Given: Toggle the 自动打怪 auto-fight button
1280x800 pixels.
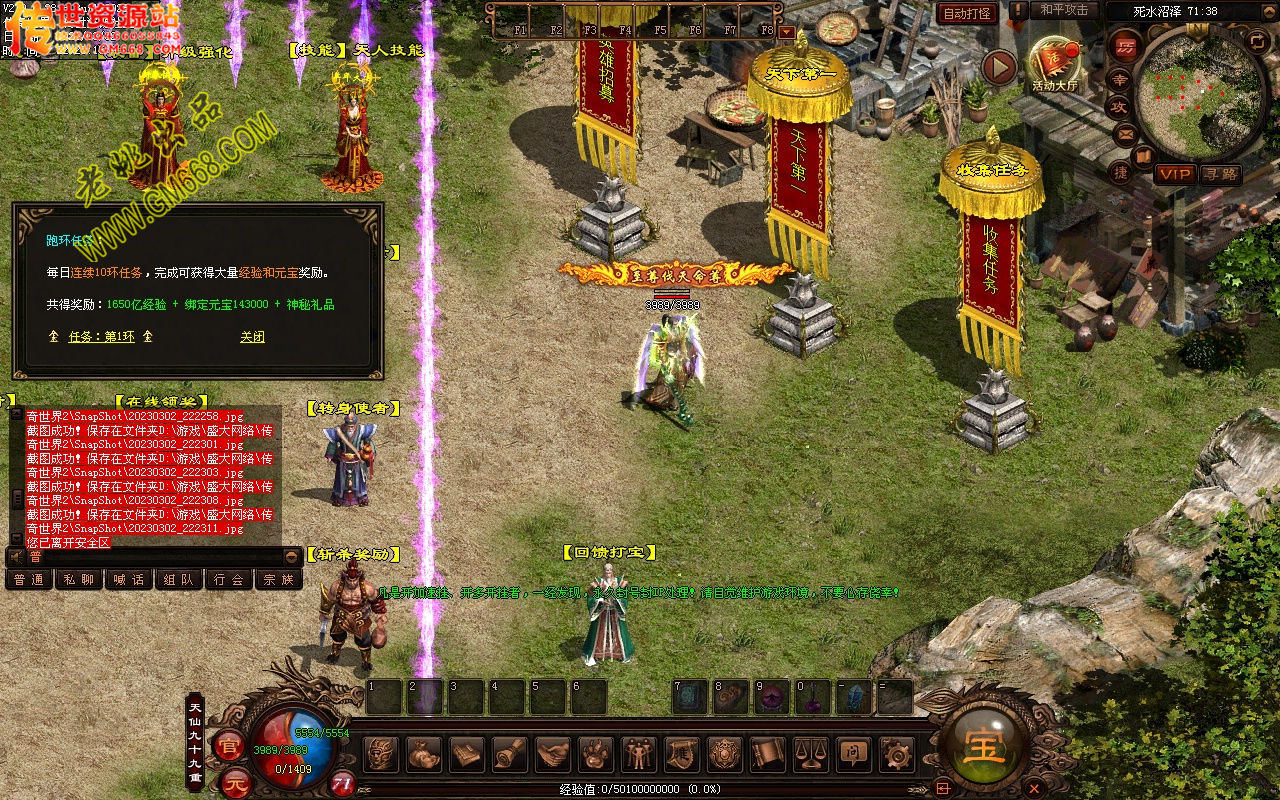Looking at the screenshot, I should point(967,13).
